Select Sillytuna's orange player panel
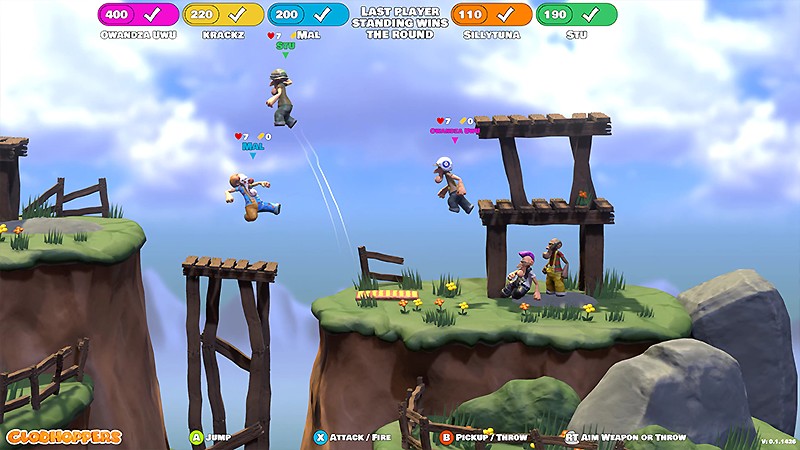Image resolution: width=800 pixels, height=450 pixels. click(491, 15)
